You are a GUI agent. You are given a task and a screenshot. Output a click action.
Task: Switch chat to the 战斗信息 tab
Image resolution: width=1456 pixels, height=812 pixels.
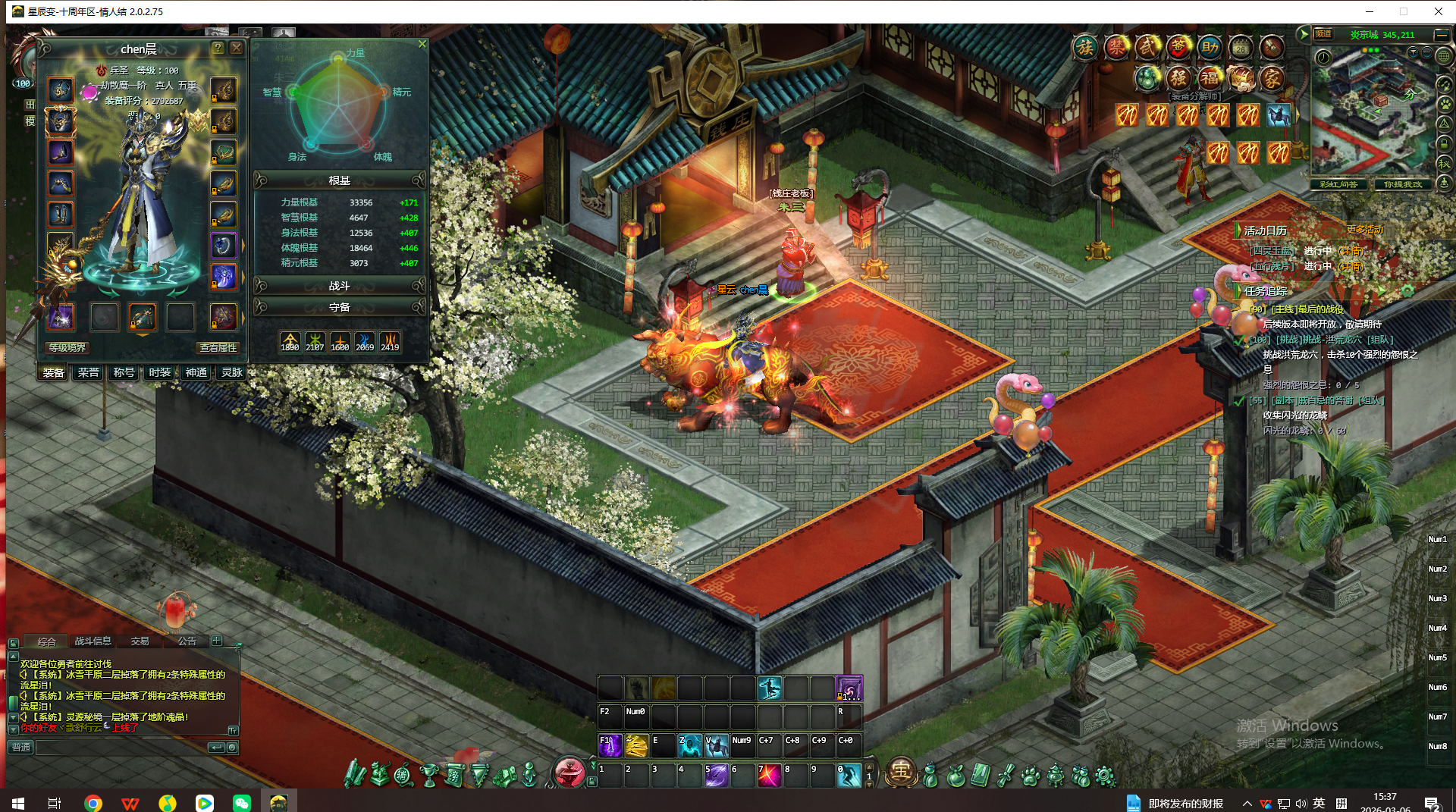pos(93,641)
